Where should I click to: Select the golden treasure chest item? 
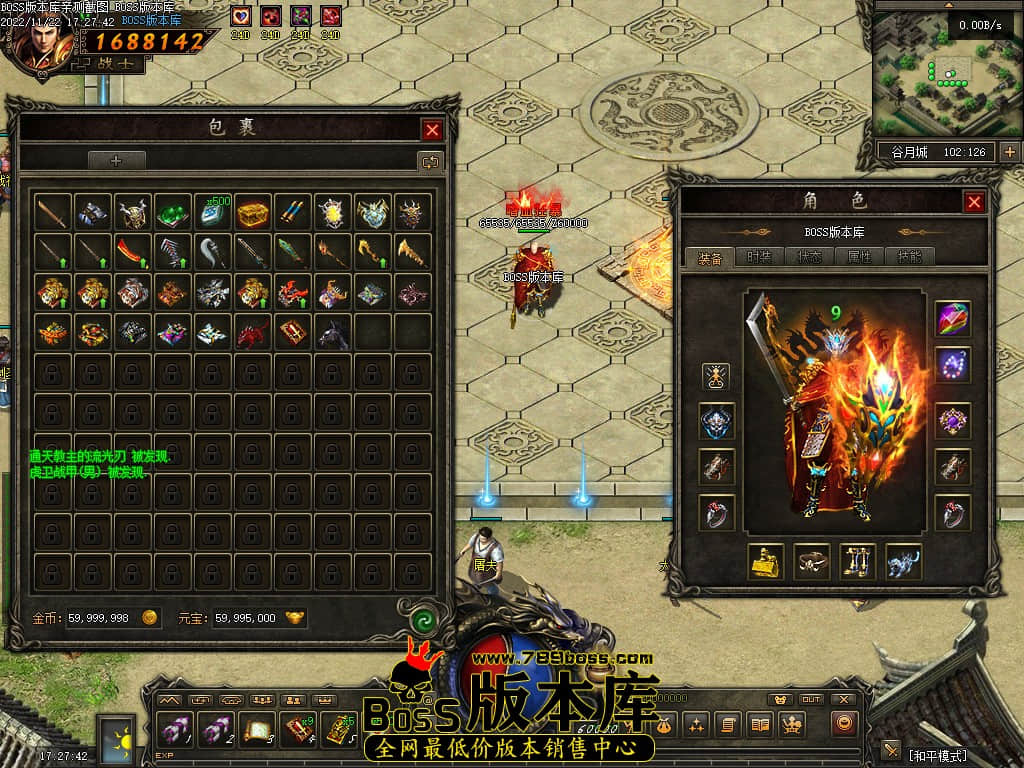pyautogui.click(x=253, y=212)
